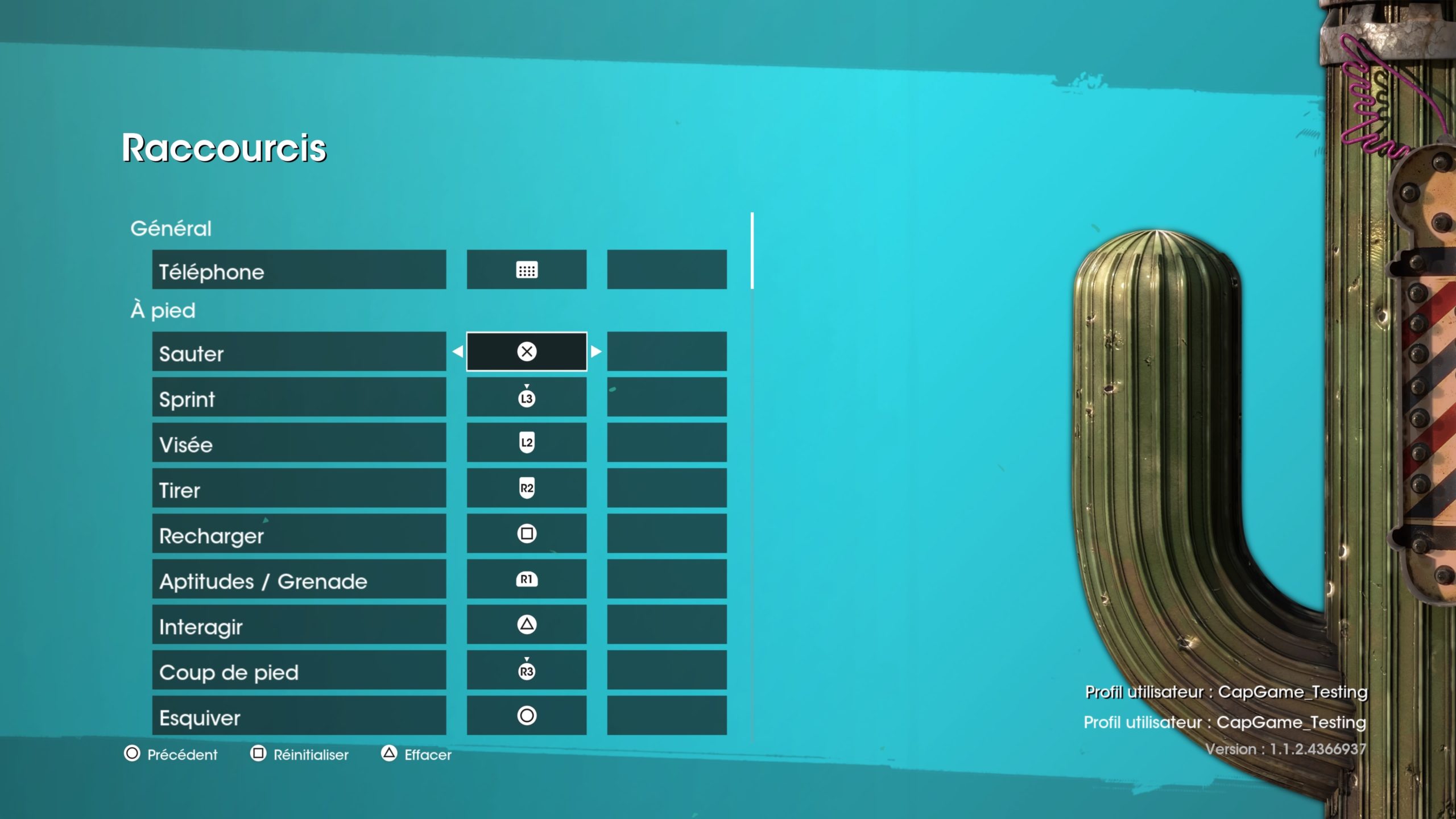The height and width of the screenshot is (819, 1456).
Task: Select the Coup de pied row
Action: coord(299,670)
